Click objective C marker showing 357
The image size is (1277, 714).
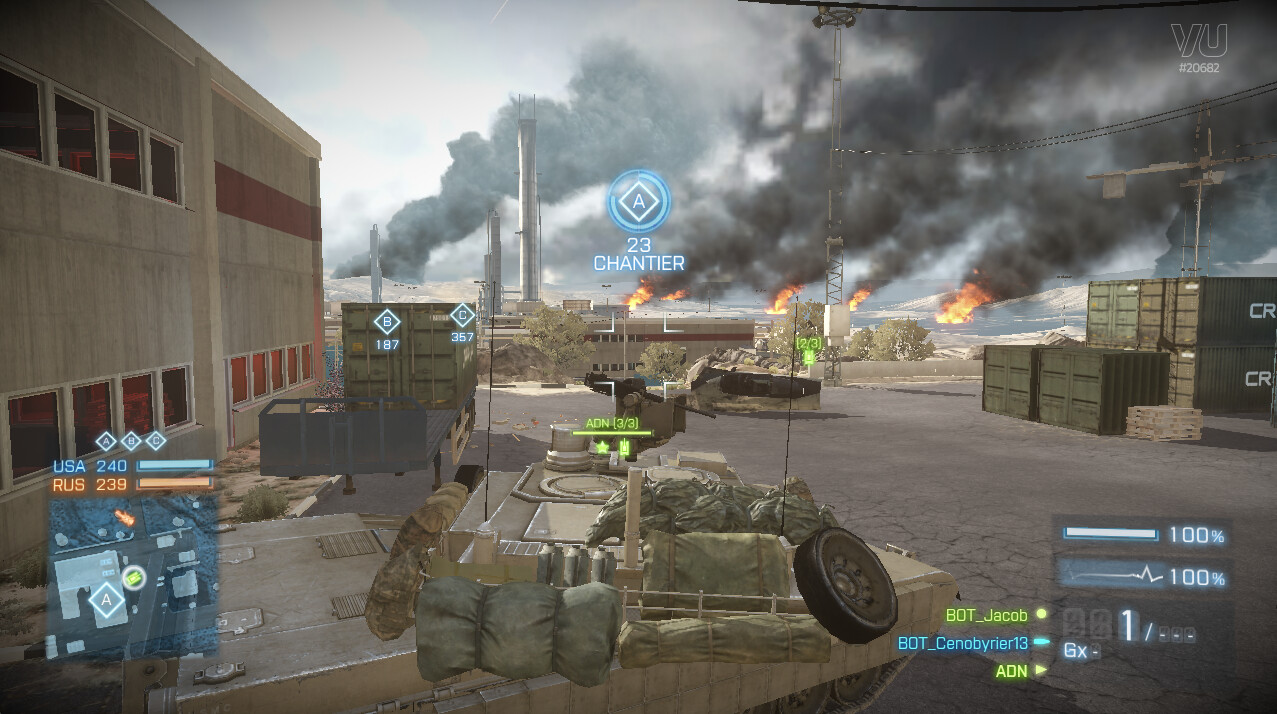point(462,316)
